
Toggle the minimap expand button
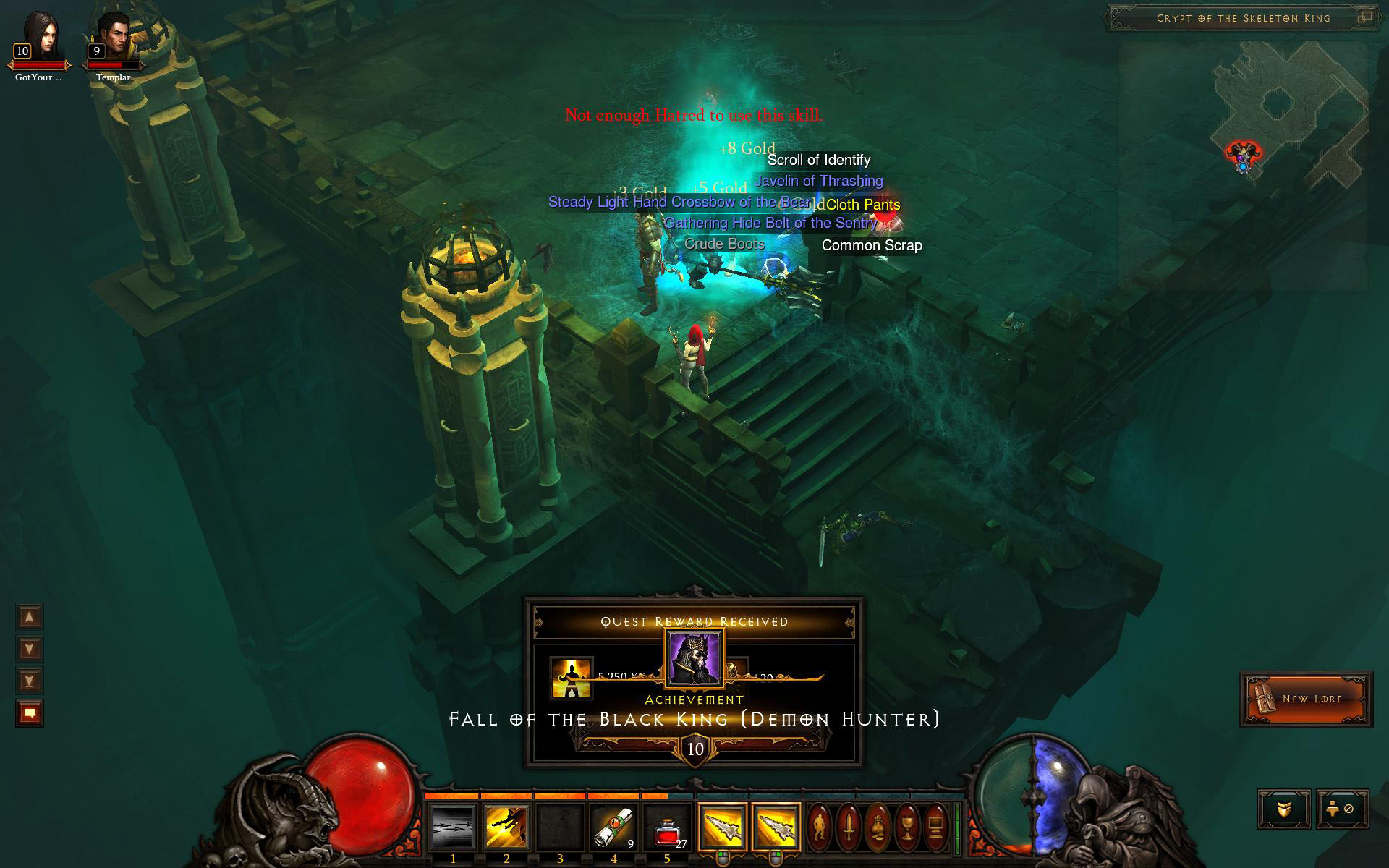pyautogui.click(x=1364, y=18)
